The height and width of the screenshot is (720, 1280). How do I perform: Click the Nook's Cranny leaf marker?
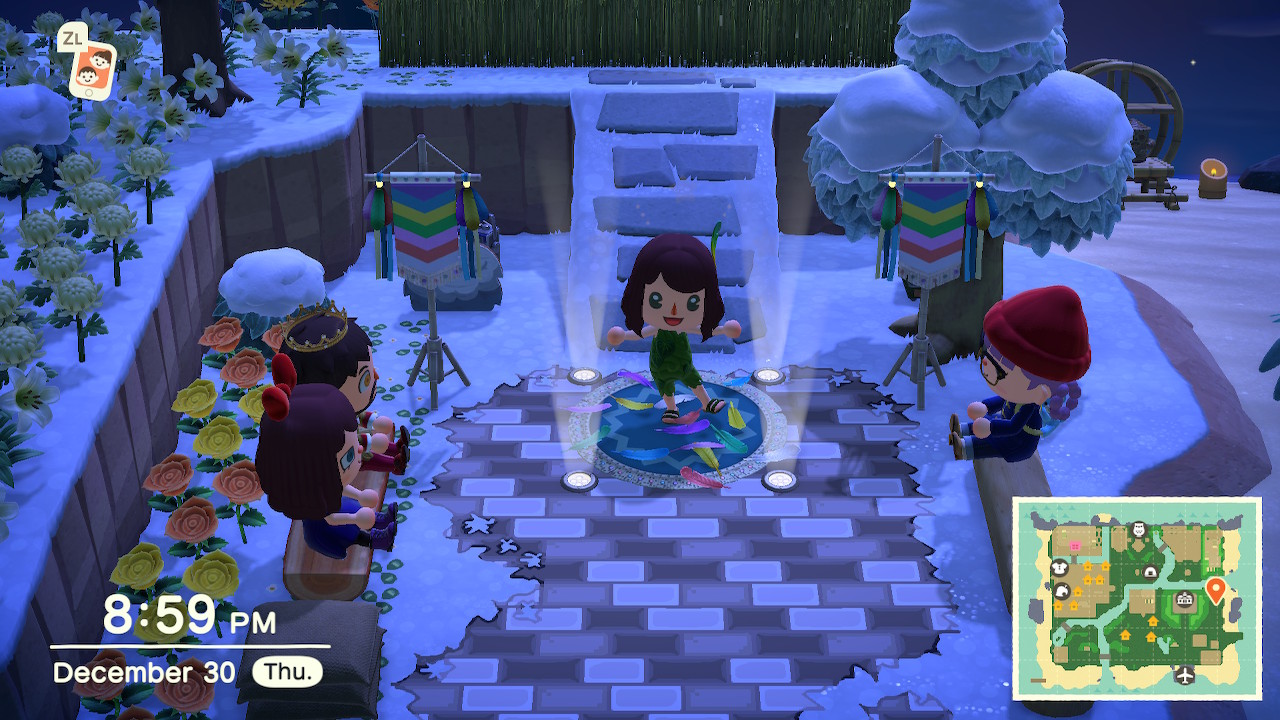1060,590
